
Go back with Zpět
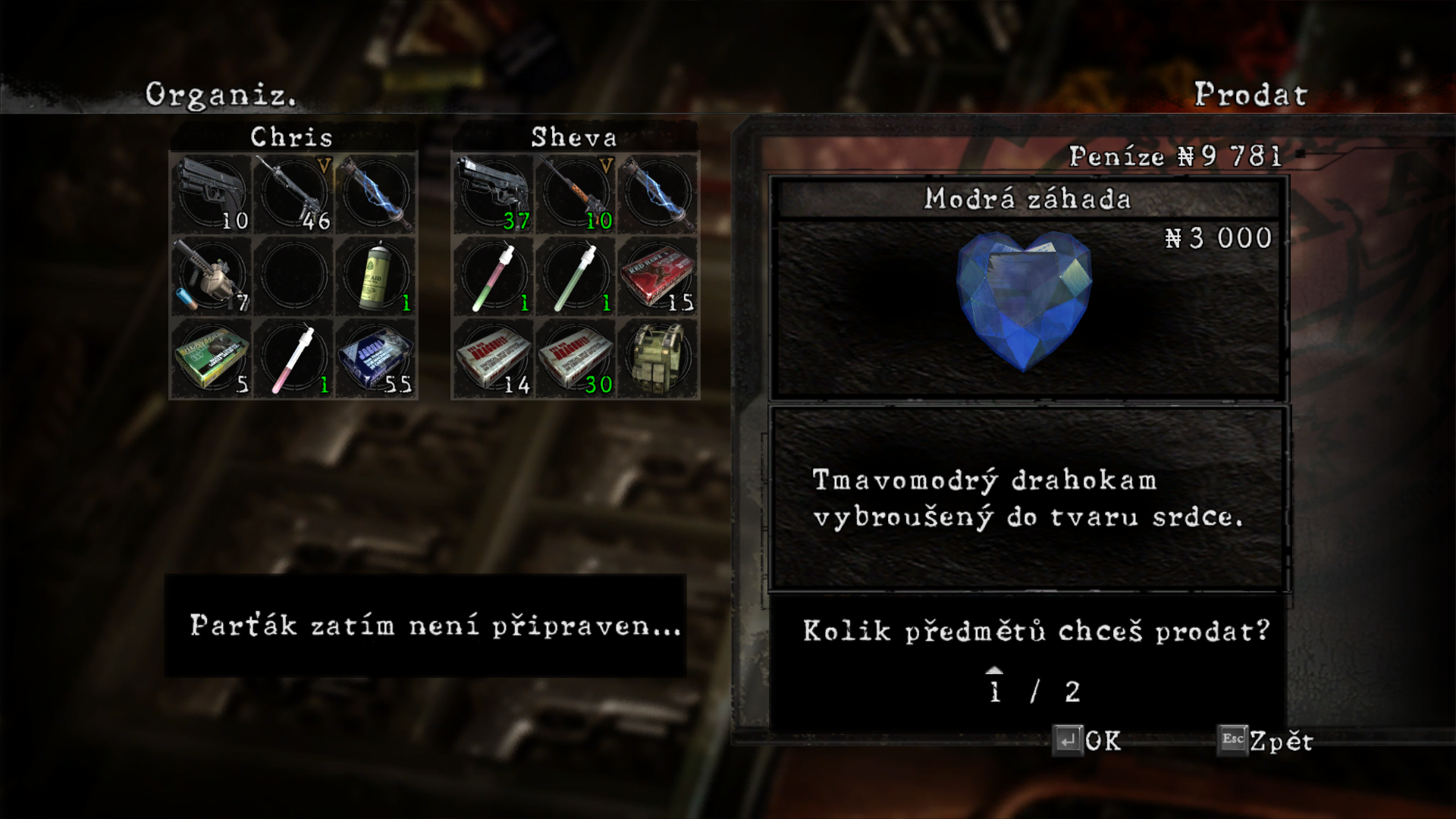point(1266,740)
